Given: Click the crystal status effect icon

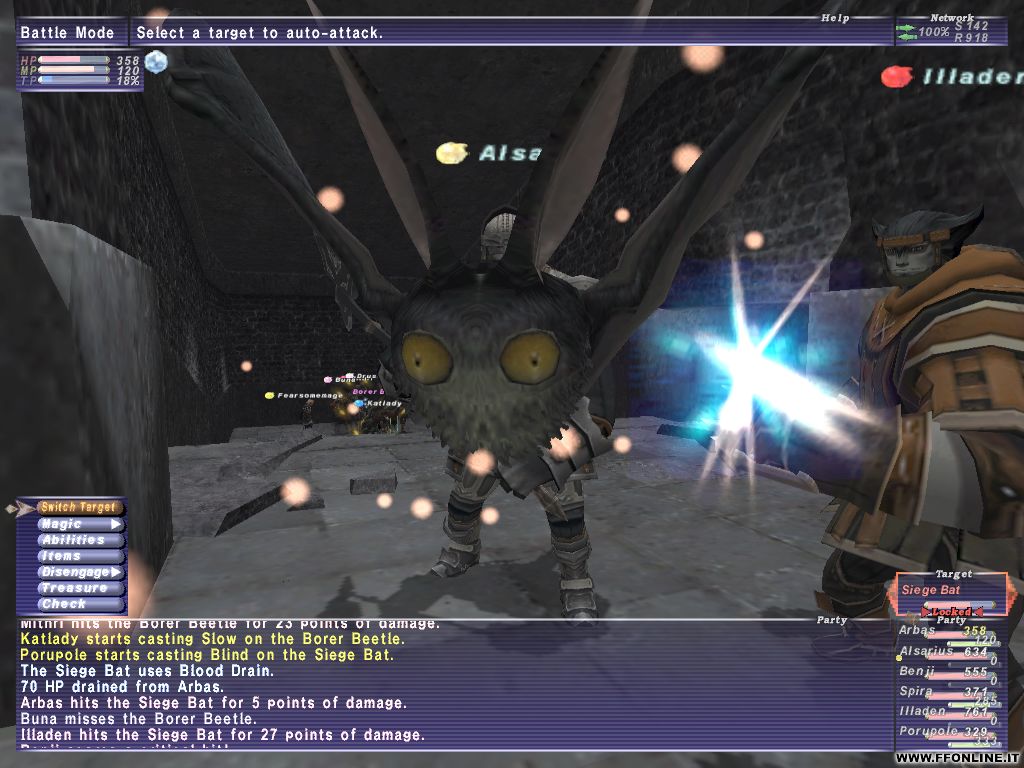Looking at the screenshot, I should (155, 62).
